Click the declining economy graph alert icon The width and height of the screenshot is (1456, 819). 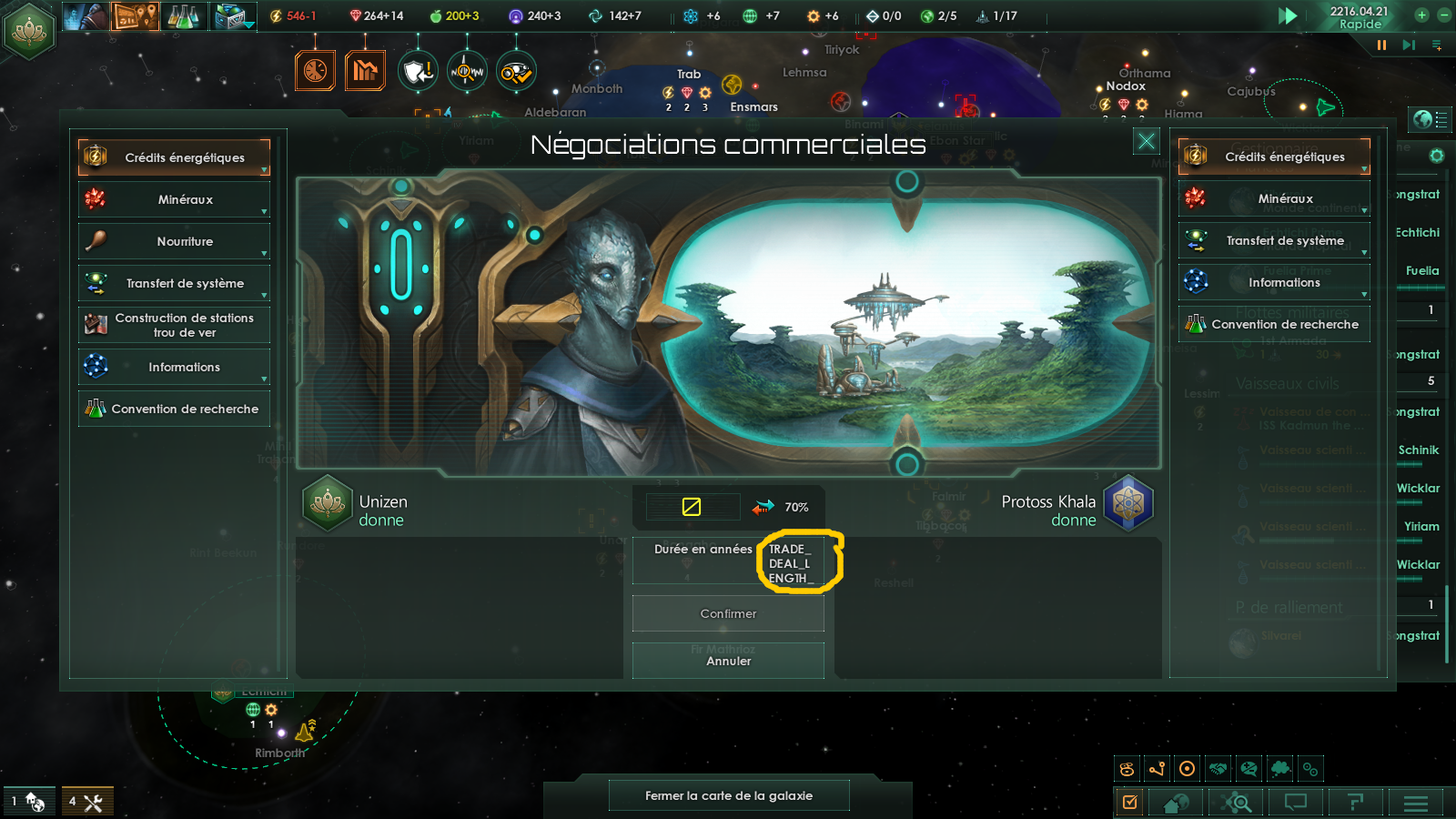365,70
